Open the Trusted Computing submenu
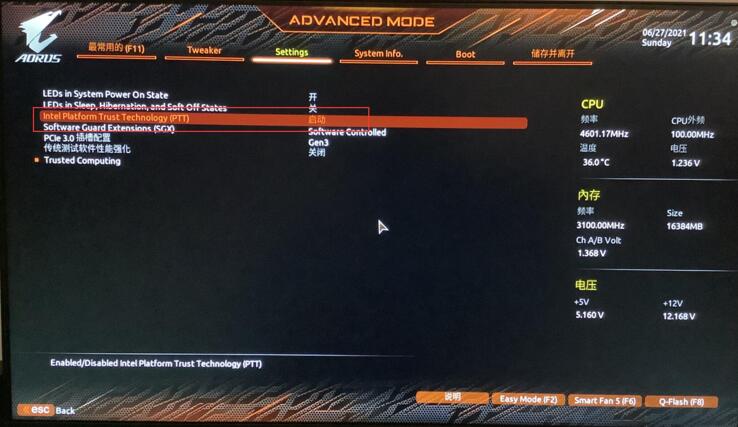 click(x=82, y=161)
